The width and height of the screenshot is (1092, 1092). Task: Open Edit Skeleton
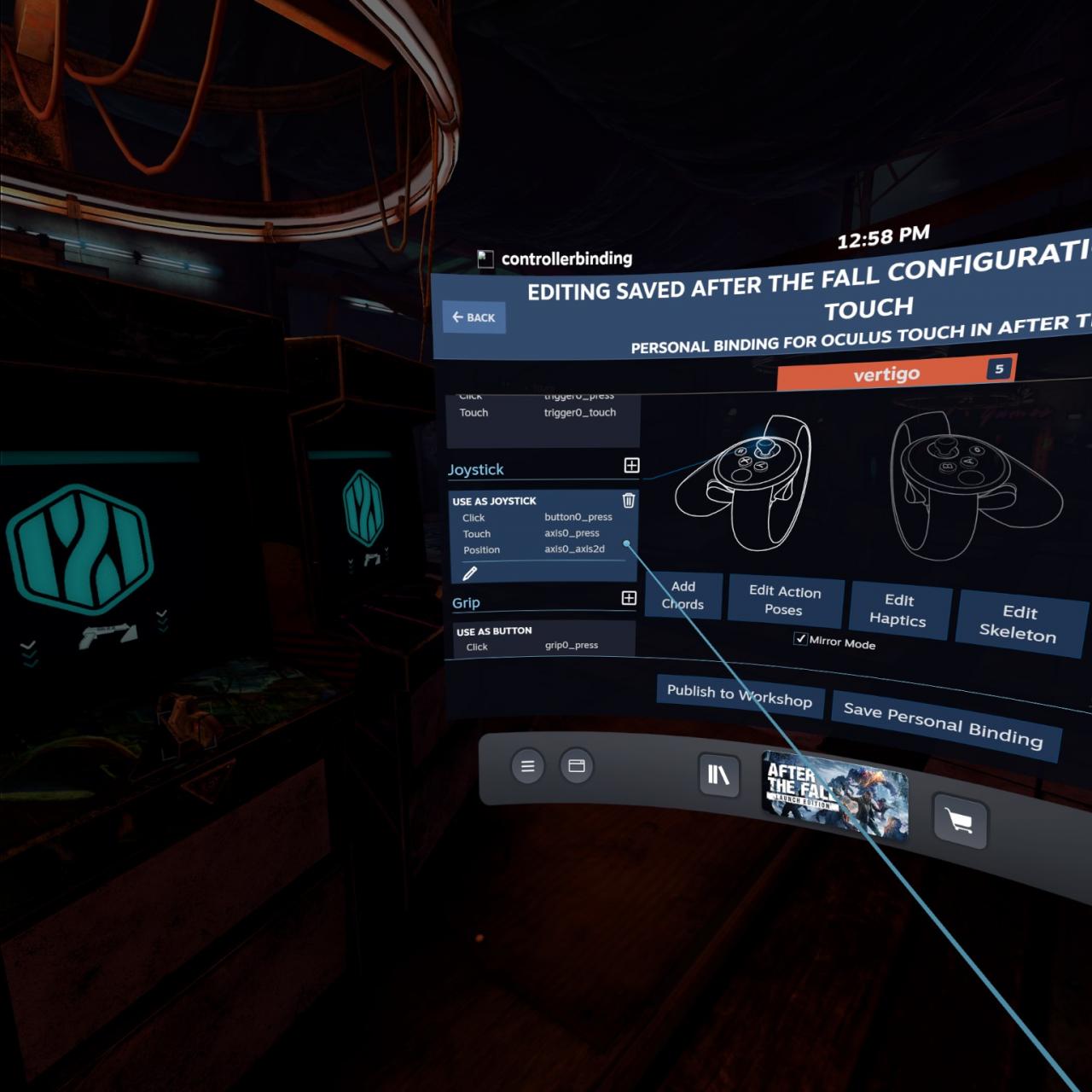pyautogui.click(x=1019, y=623)
